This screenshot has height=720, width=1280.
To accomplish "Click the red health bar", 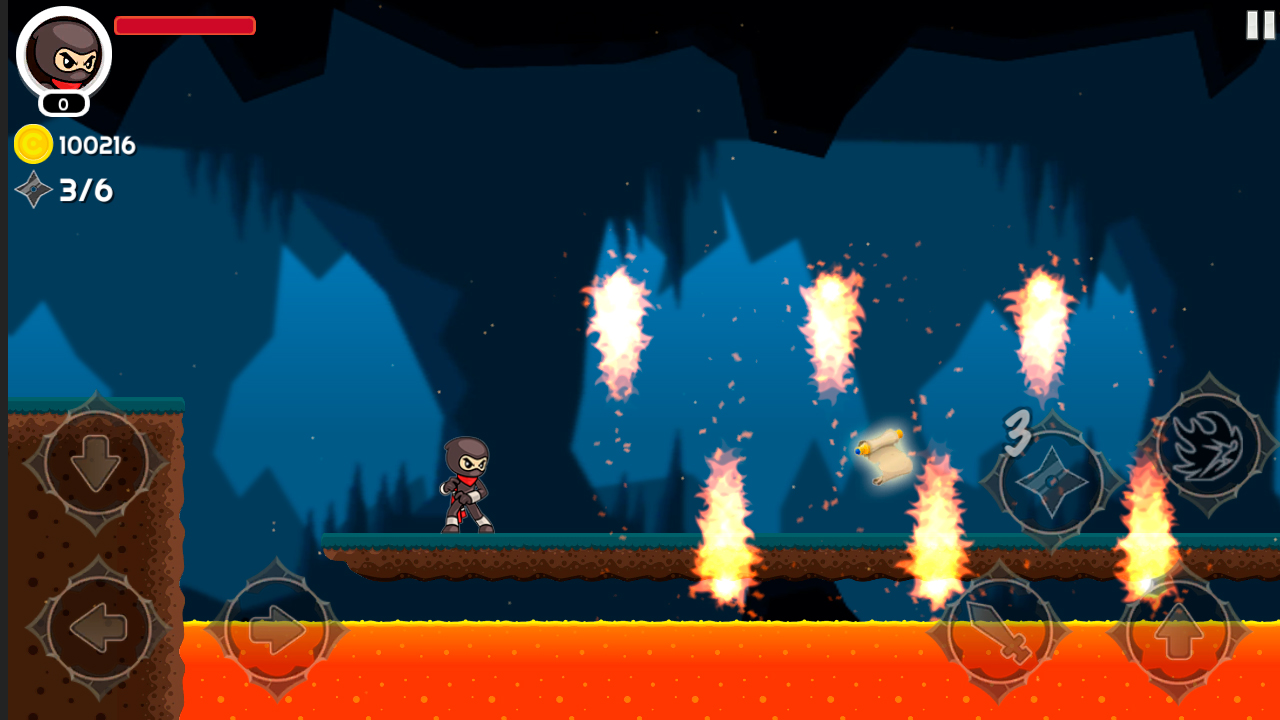I will click(x=184, y=25).
